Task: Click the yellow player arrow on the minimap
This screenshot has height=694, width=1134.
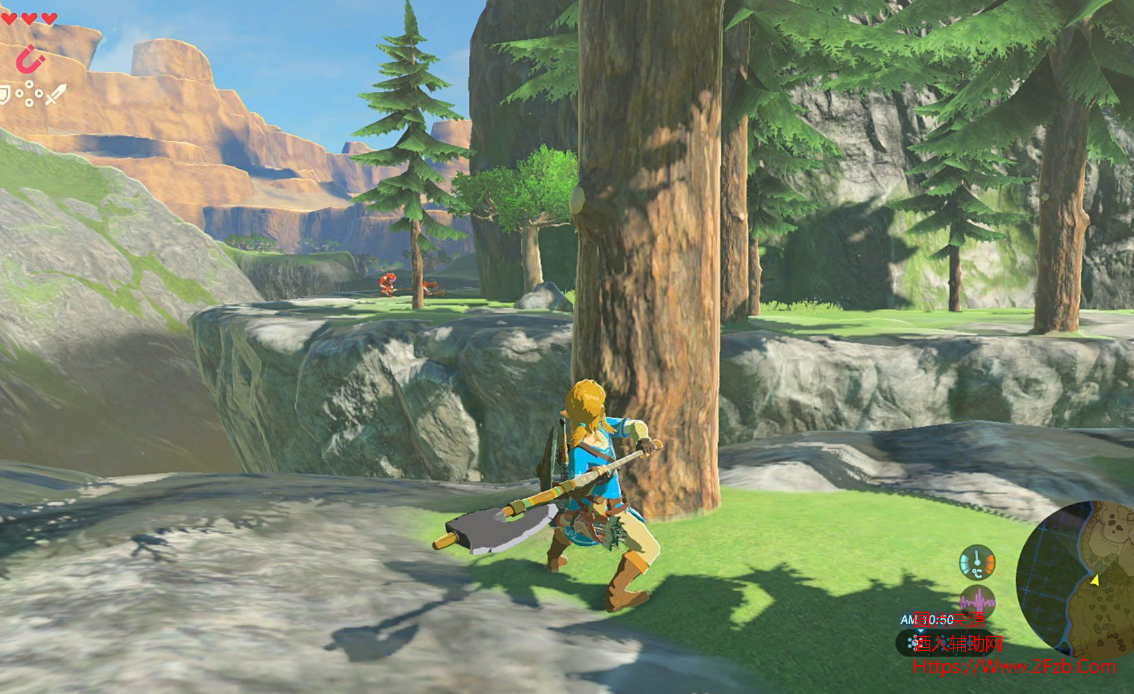Action: (1094, 580)
